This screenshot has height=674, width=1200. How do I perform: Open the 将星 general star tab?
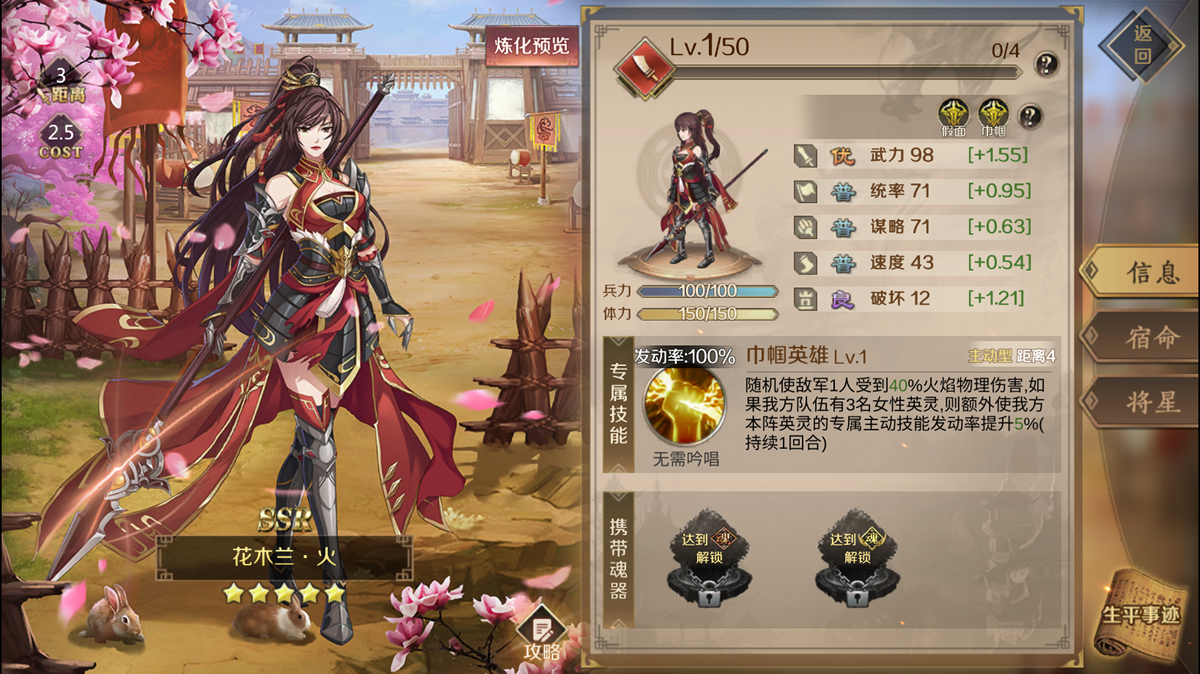(x=1140, y=403)
